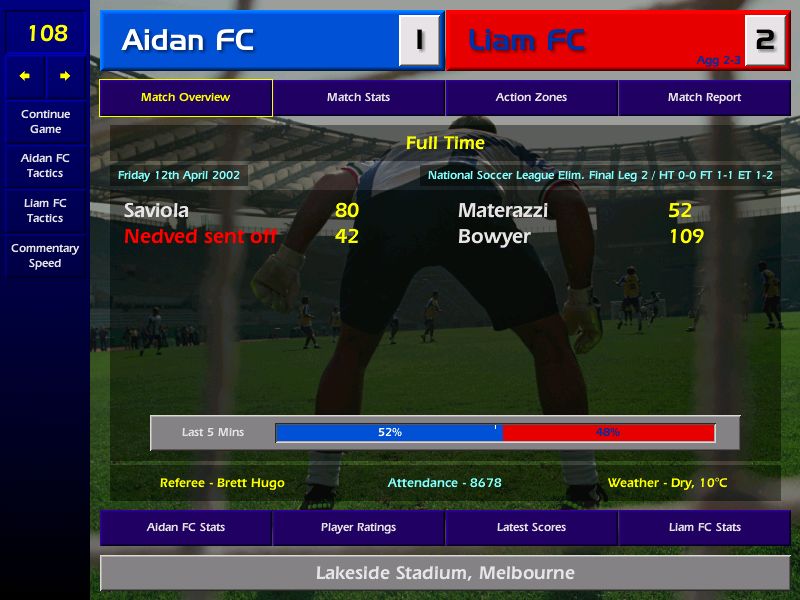Open Liam FC Tactics

(x=45, y=210)
